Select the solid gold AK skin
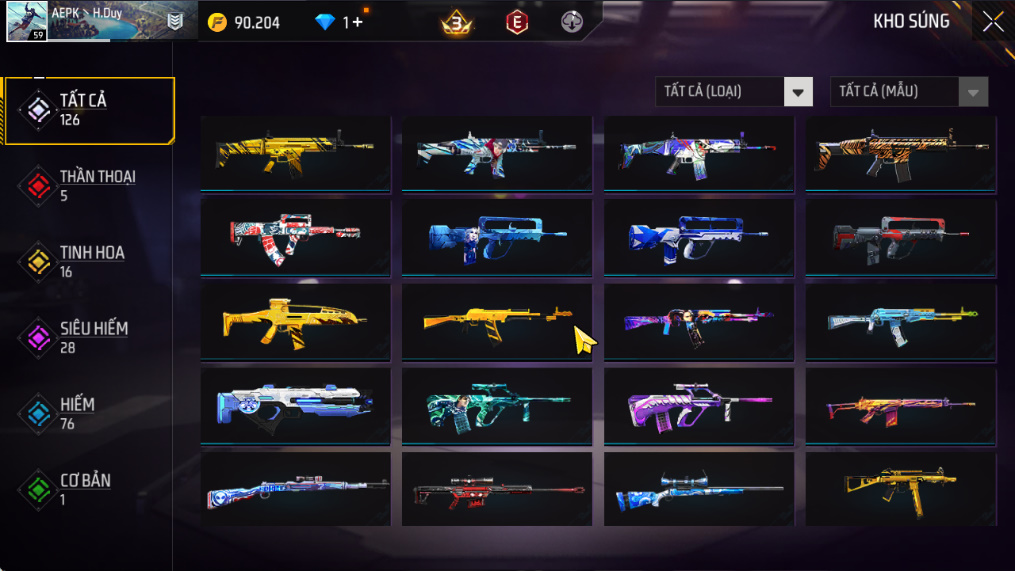The width and height of the screenshot is (1015, 571). [496, 322]
